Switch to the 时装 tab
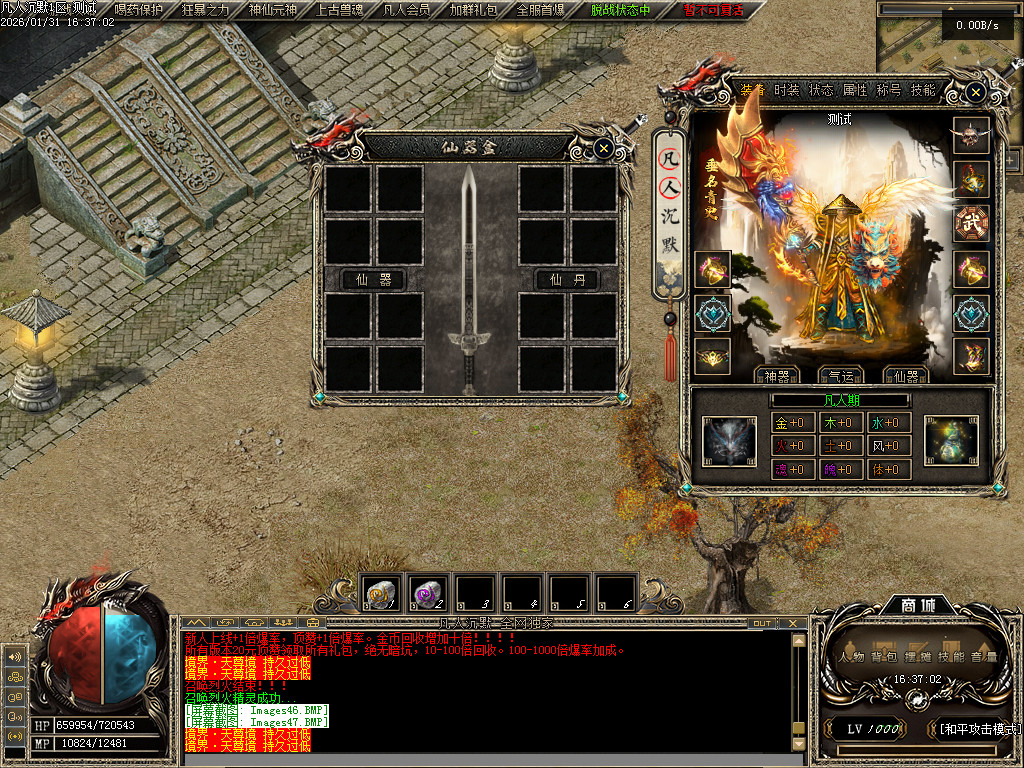1024x768 pixels. click(786, 90)
